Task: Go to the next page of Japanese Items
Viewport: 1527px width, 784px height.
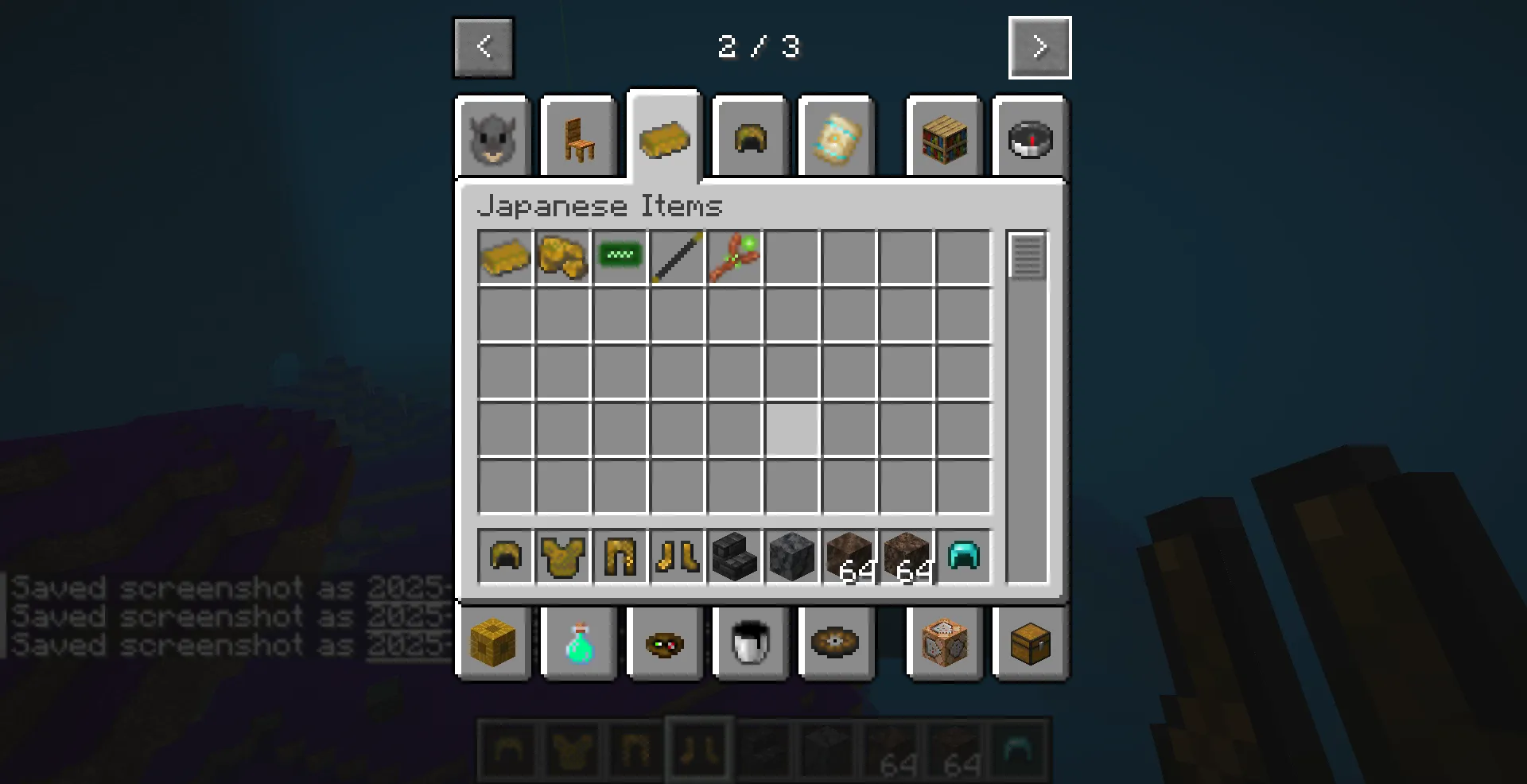Action: (1039, 47)
